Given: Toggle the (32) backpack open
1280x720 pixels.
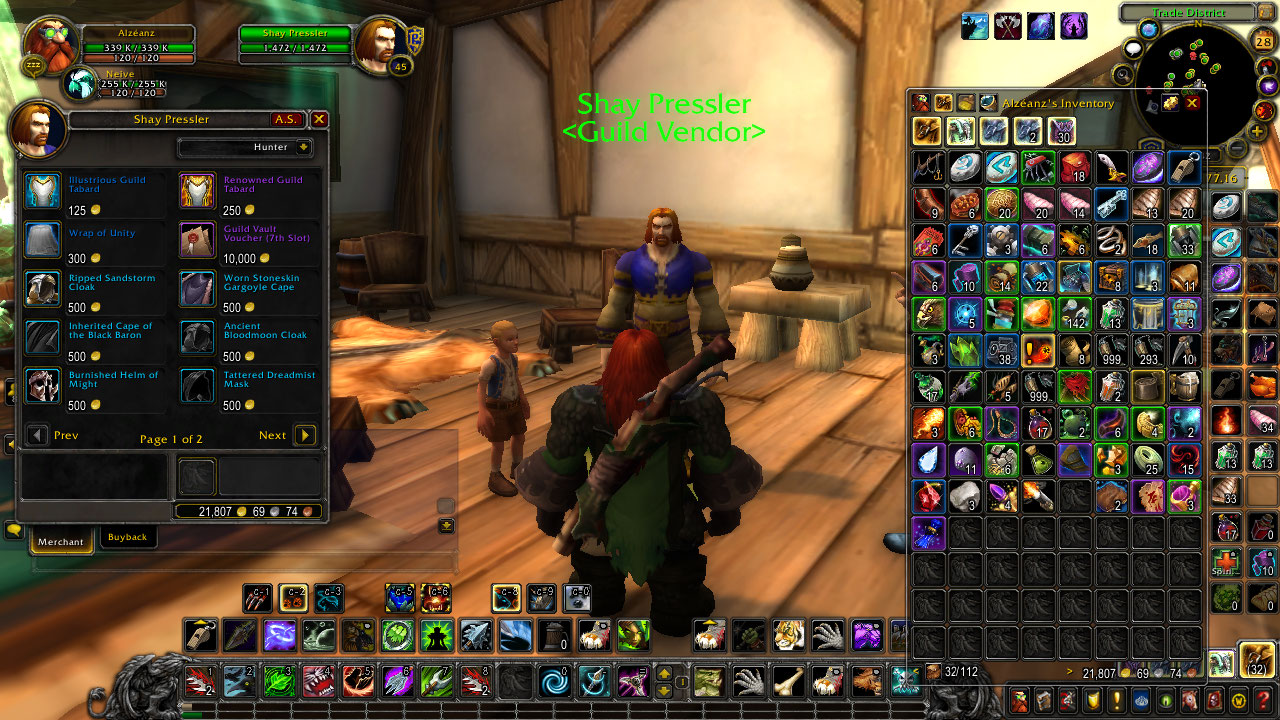Looking at the screenshot, I should (x=1256, y=660).
